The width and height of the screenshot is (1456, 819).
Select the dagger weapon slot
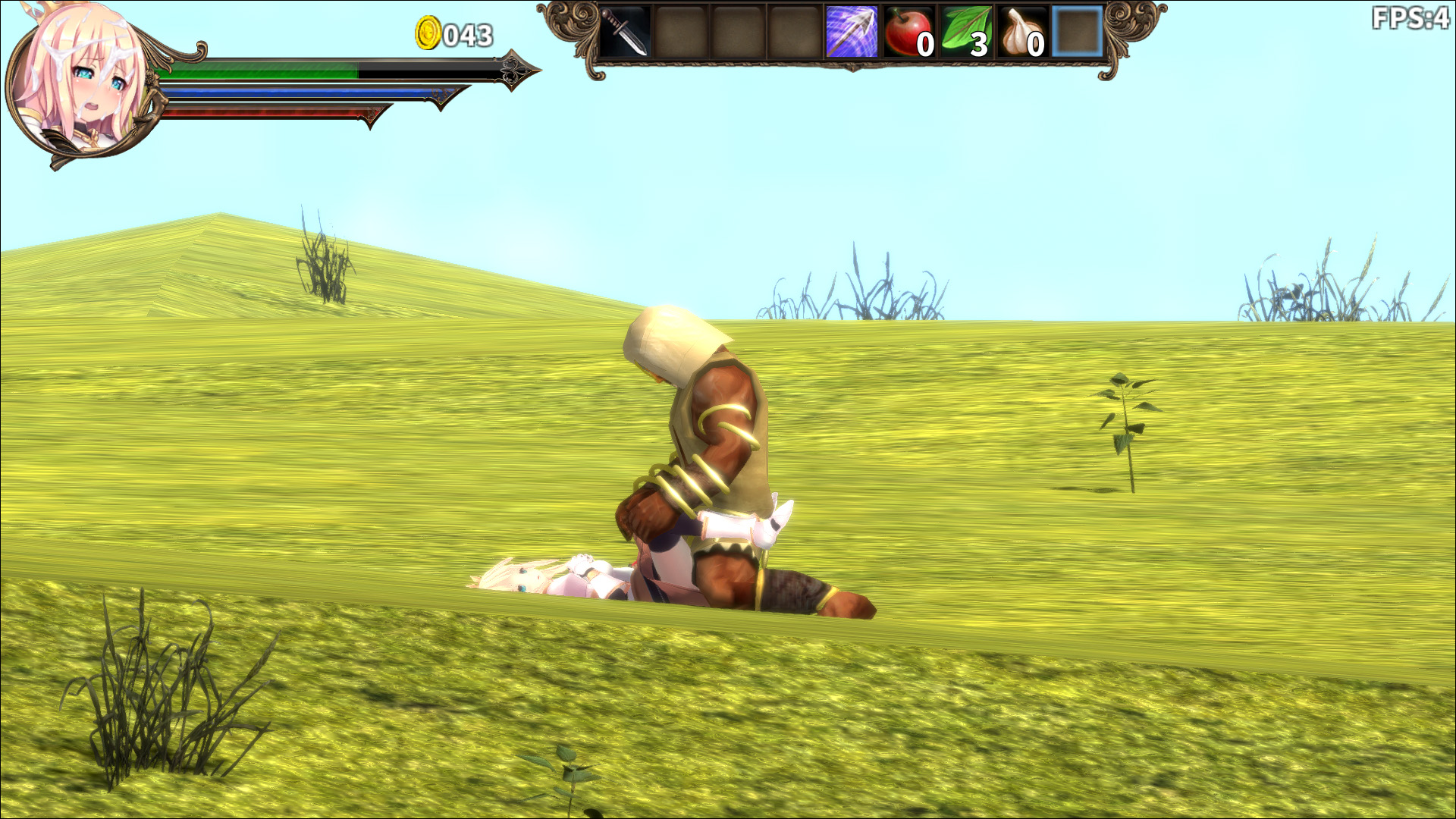coord(625,32)
